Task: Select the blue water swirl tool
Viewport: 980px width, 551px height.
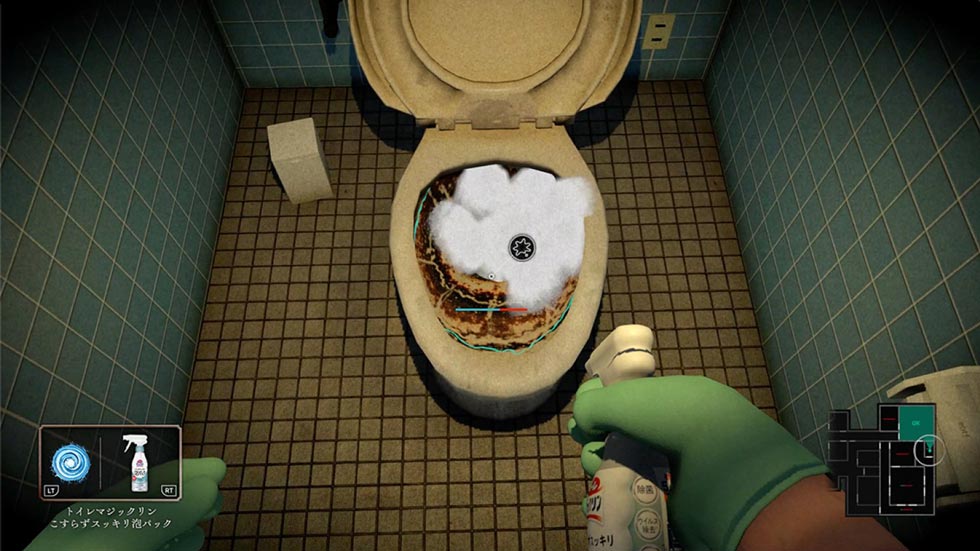Action: click(x=72, y=463)
